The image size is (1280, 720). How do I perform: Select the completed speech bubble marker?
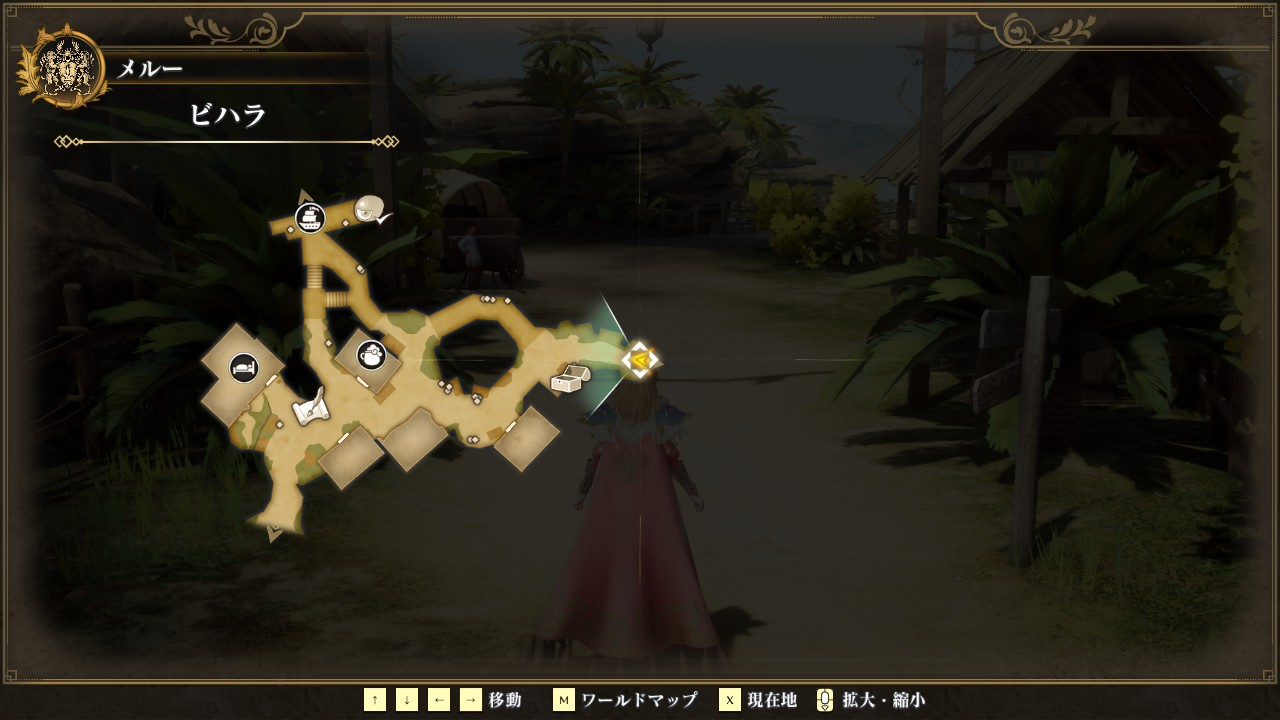pyautogui.click(x=371, y=209)
